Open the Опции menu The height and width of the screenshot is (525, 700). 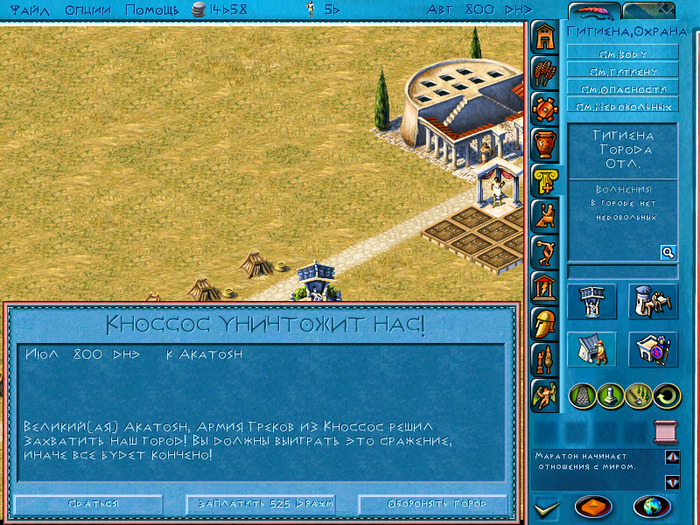point(88,9)
